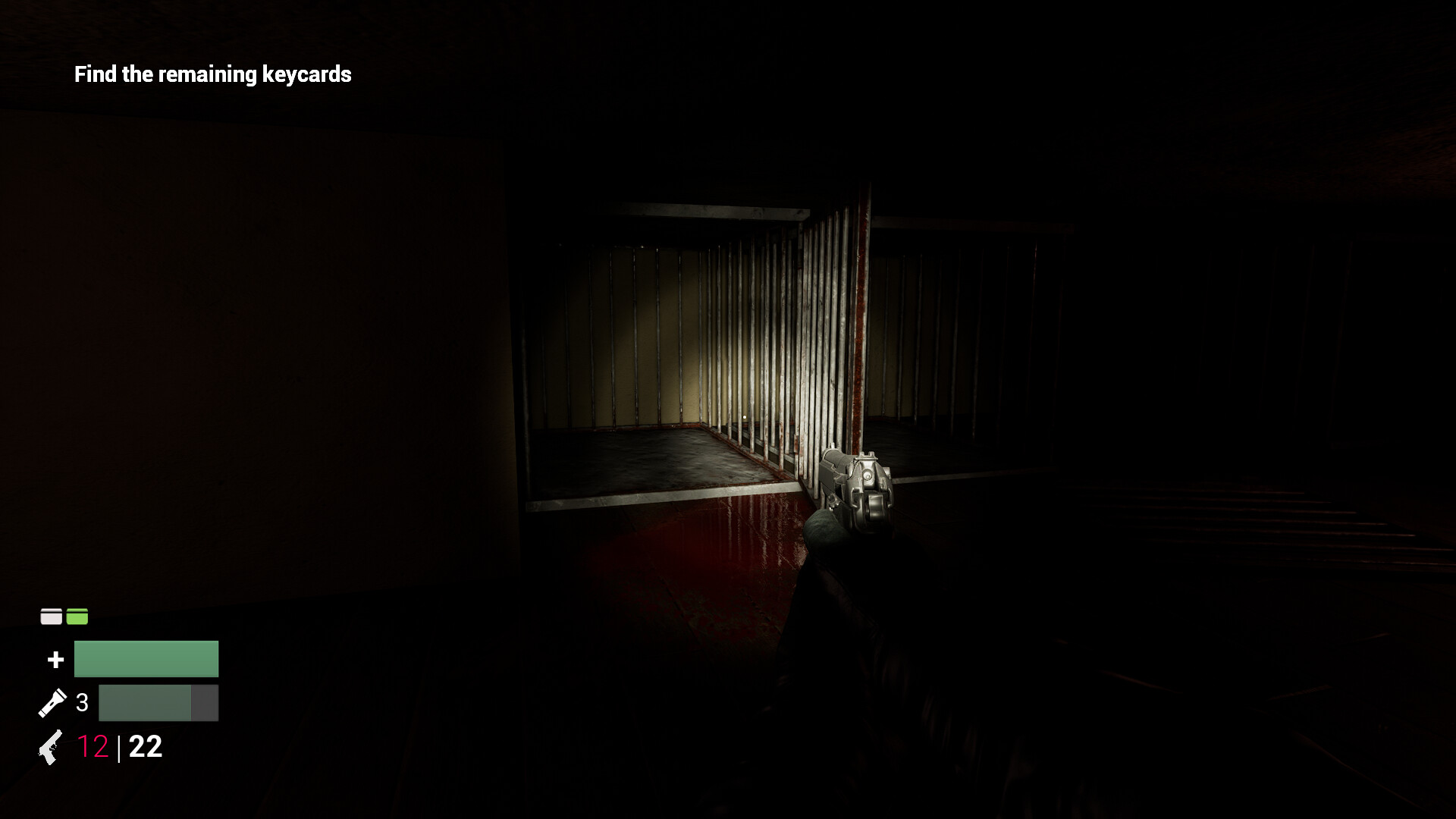
Task: Click the flashlight icon in the HUD
Action: pos(53,703)
